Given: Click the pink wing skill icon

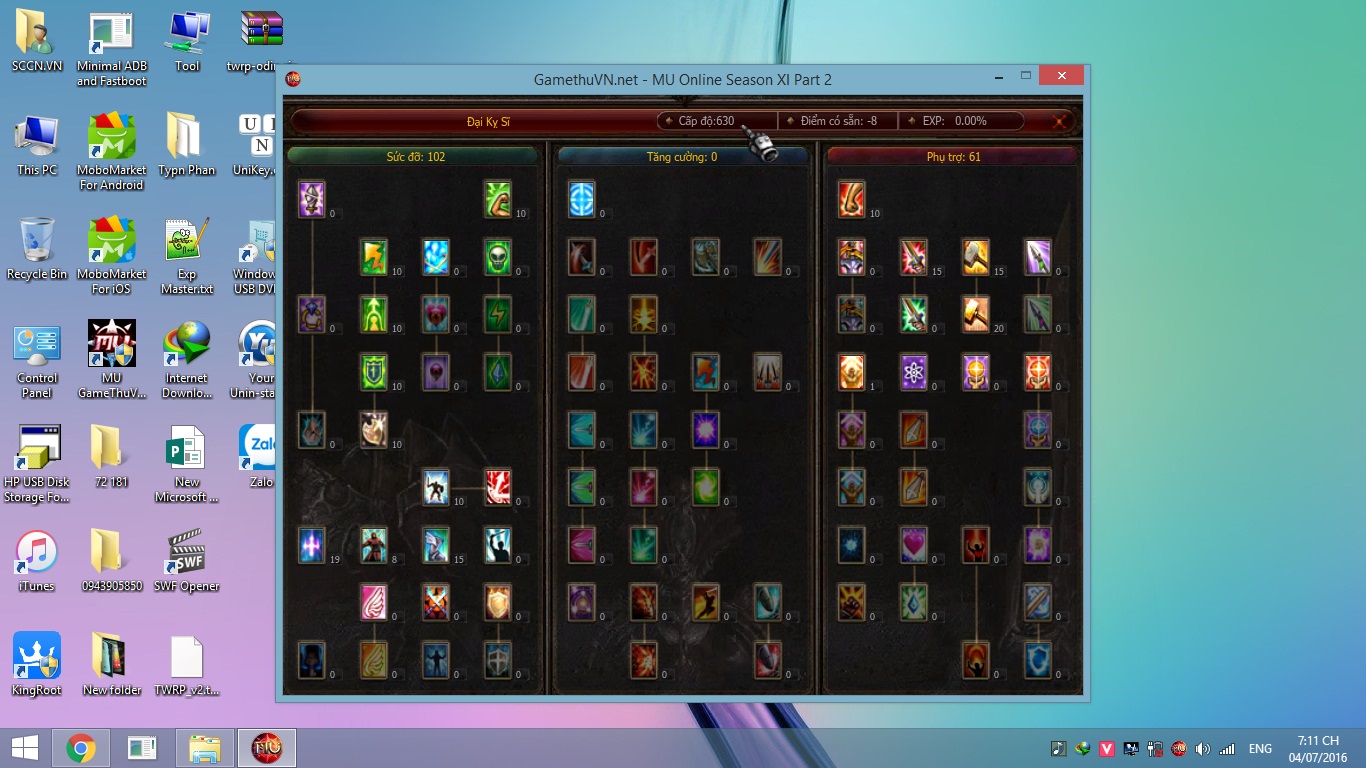Looking at the screenshot, I should [374, 602].
